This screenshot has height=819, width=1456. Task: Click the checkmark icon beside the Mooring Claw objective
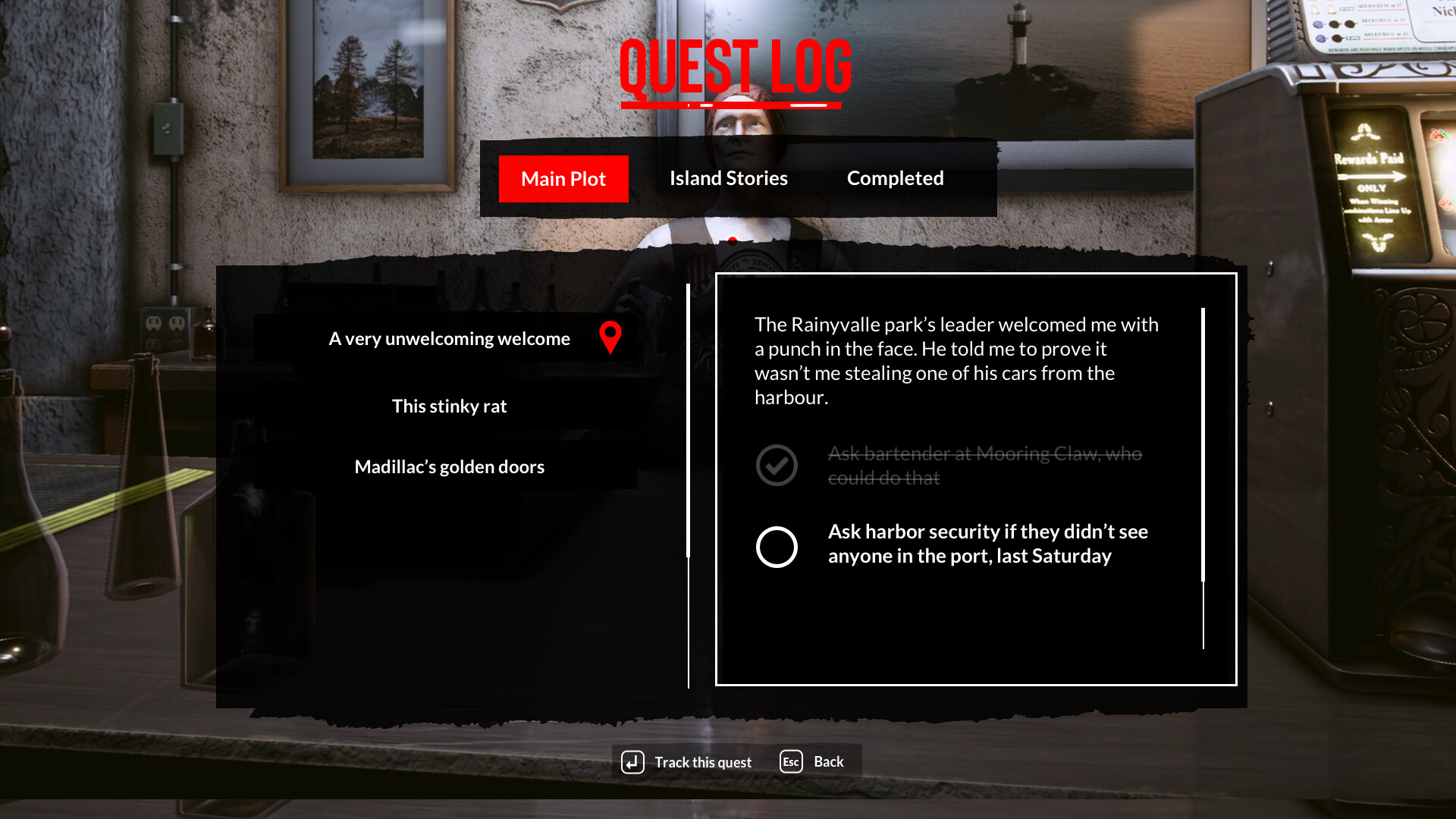coord(777,465)
